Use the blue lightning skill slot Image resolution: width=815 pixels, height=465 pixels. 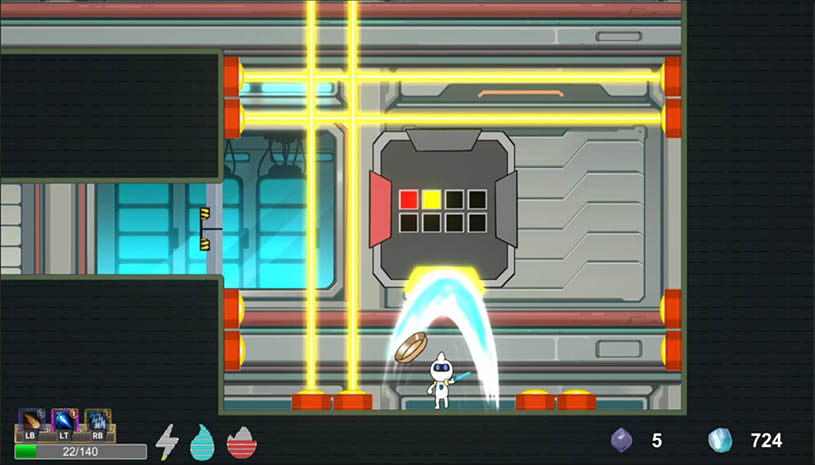(97, 421)
